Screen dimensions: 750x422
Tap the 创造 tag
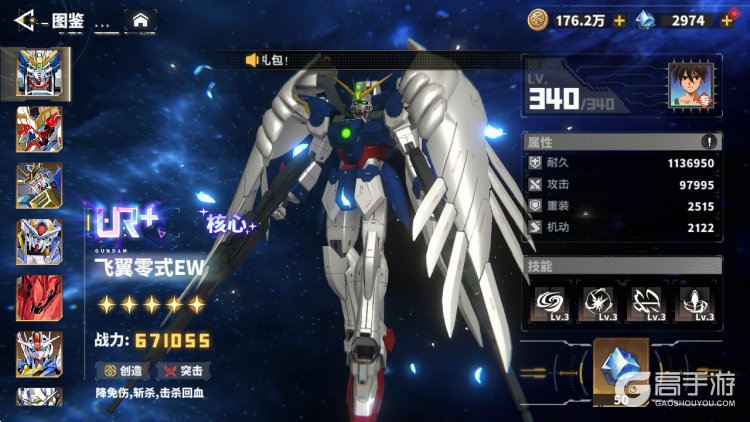123,370
